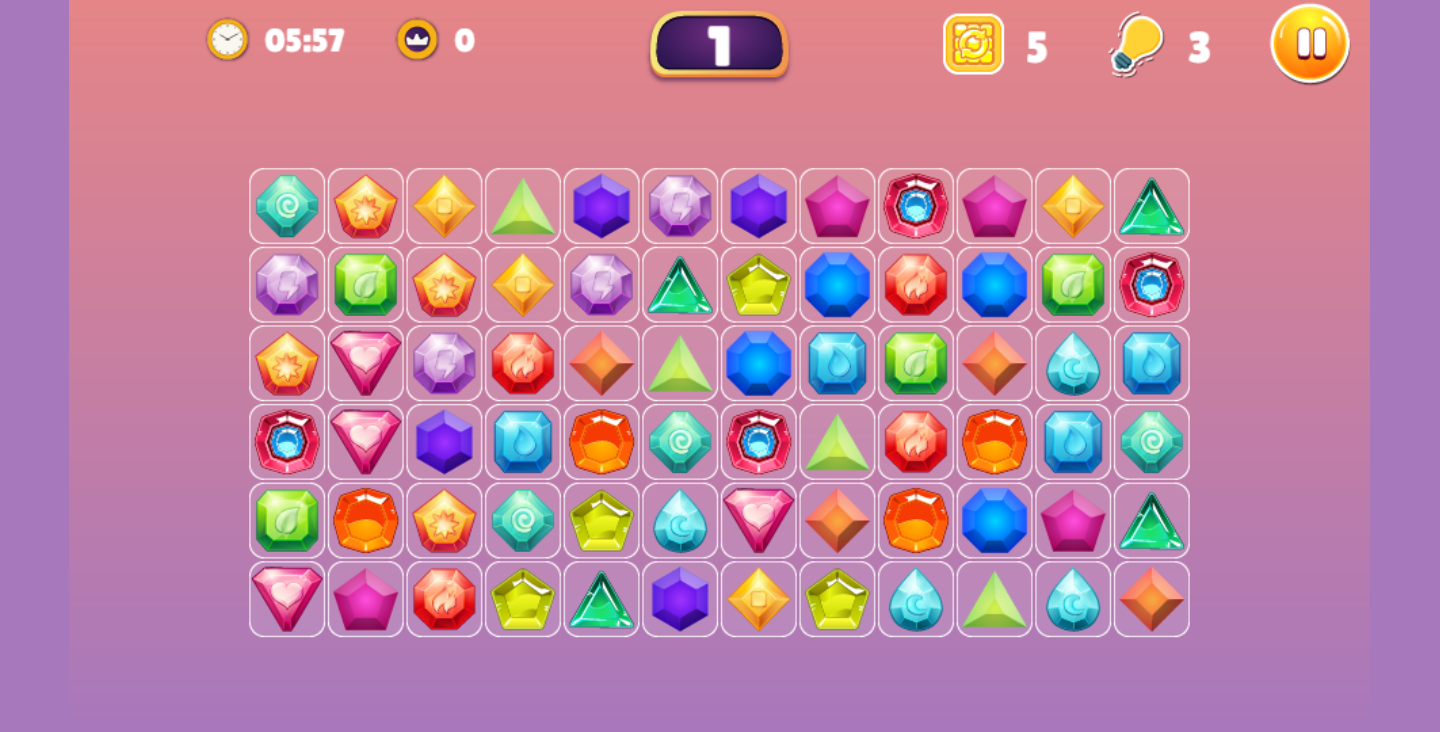The image size is (1440, 732).
Task: Click the clock timer icon
Action: tap(226, 41)
